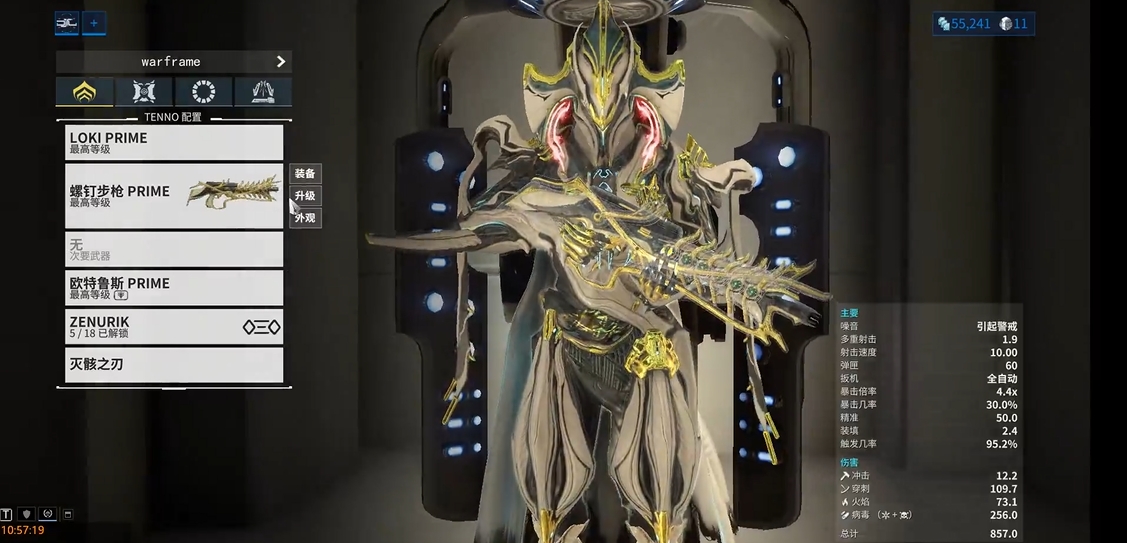Click the shield icon in the bottom overlay
Image resolution: width=1127 pixels, height=543 pixels.
pos(27,515)
